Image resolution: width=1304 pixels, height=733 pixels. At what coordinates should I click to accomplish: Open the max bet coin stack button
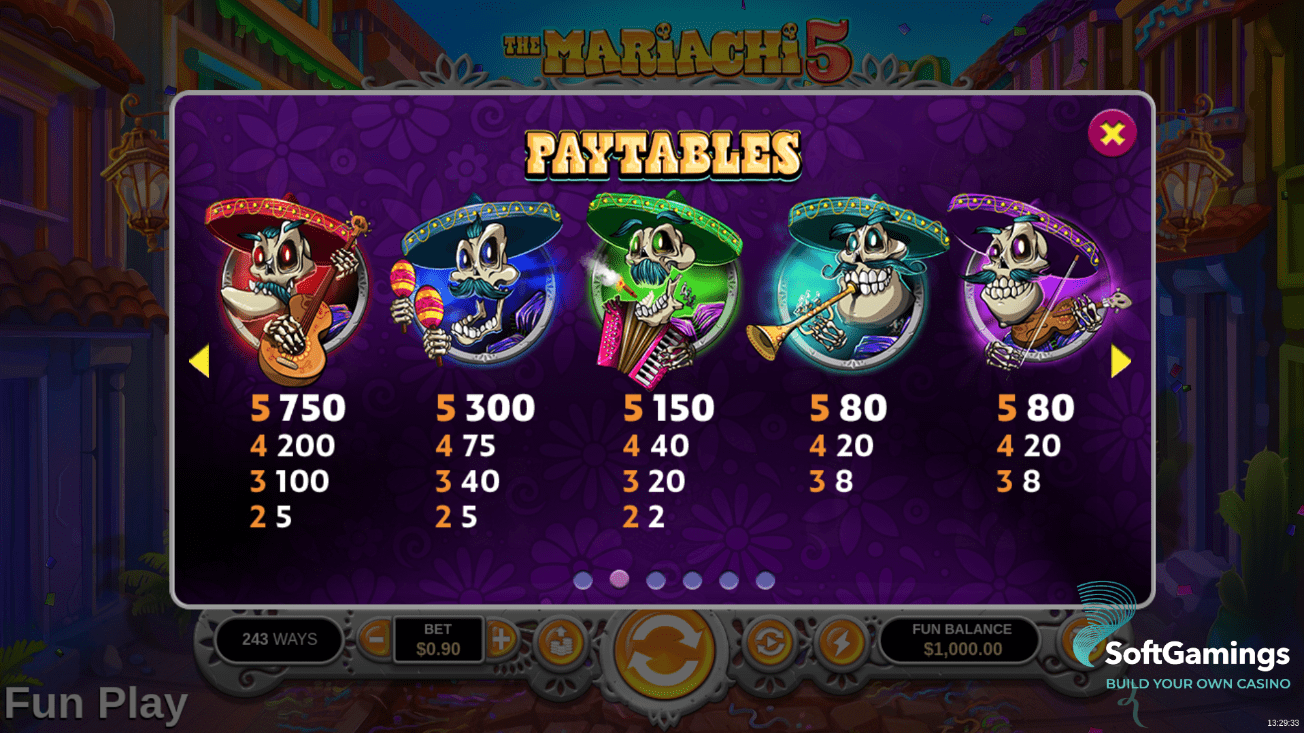(561, 641)
